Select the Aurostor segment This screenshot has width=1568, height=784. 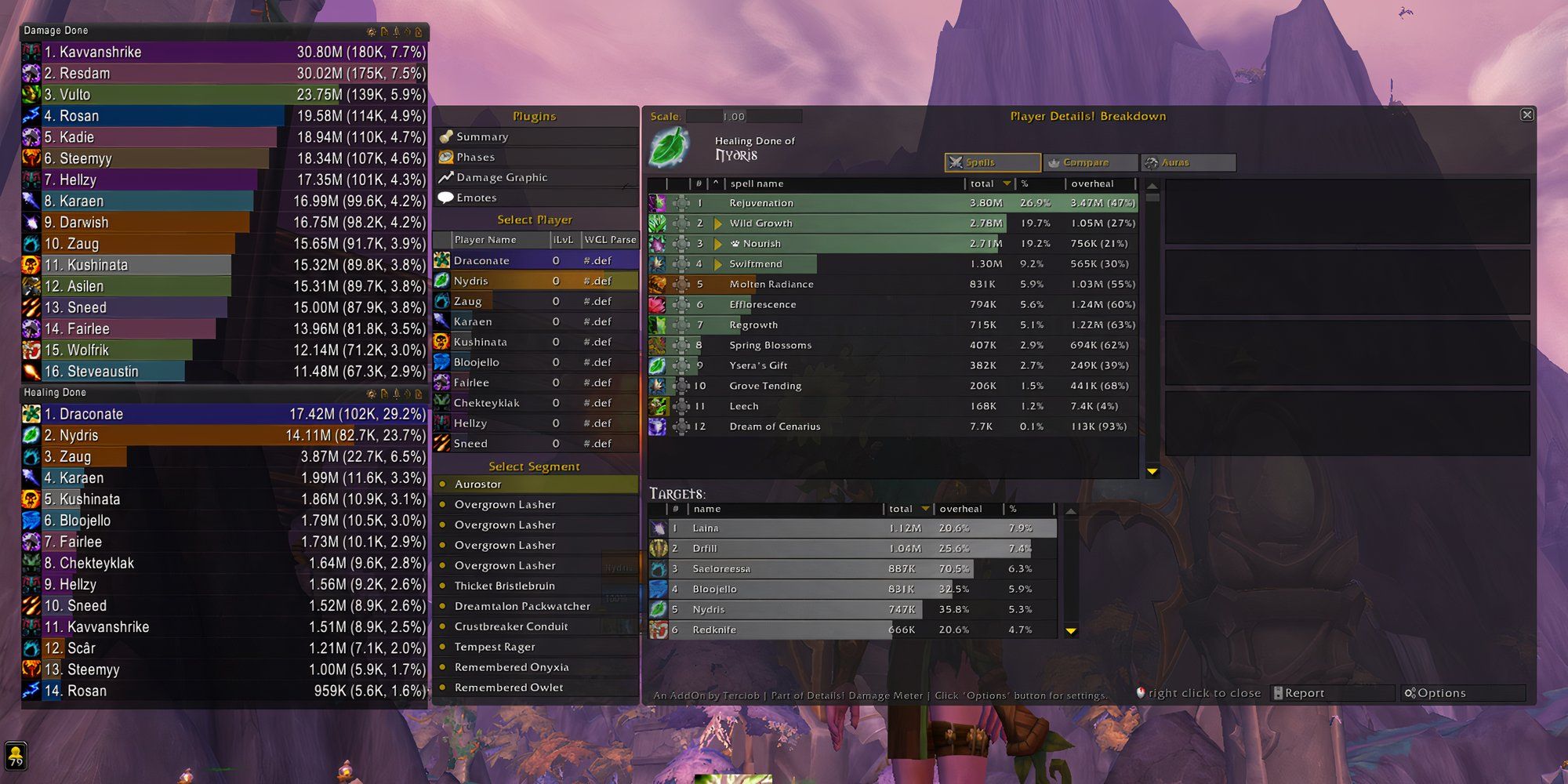coord(478,484)
